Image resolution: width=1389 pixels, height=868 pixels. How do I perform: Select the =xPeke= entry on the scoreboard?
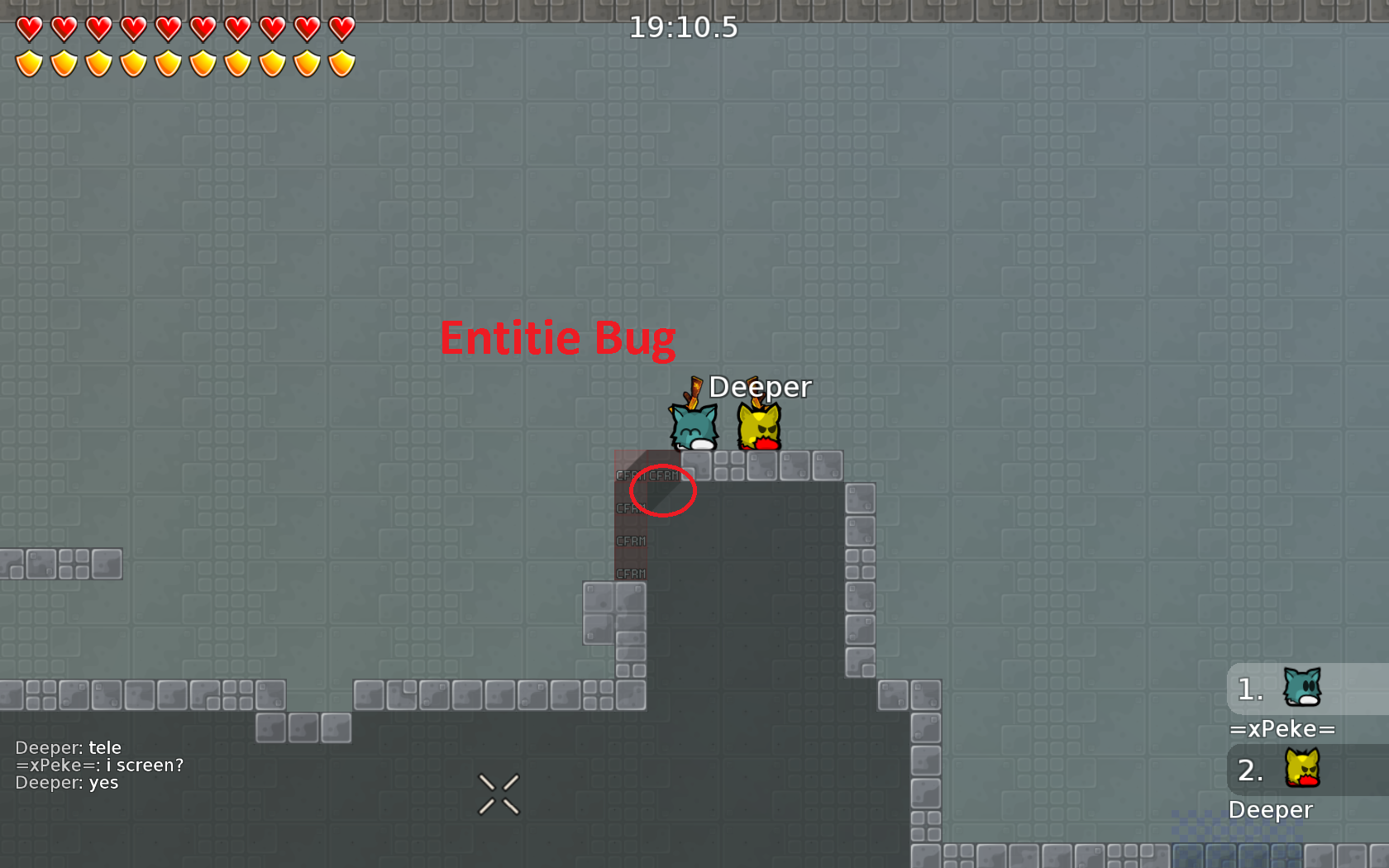(1282, 729)
